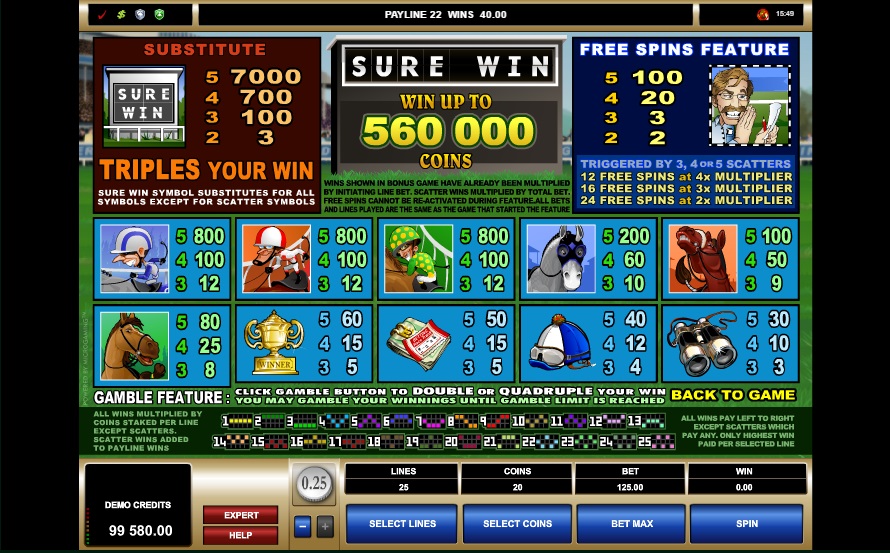Return to the game via Back To Game

[x=733, y=395]
